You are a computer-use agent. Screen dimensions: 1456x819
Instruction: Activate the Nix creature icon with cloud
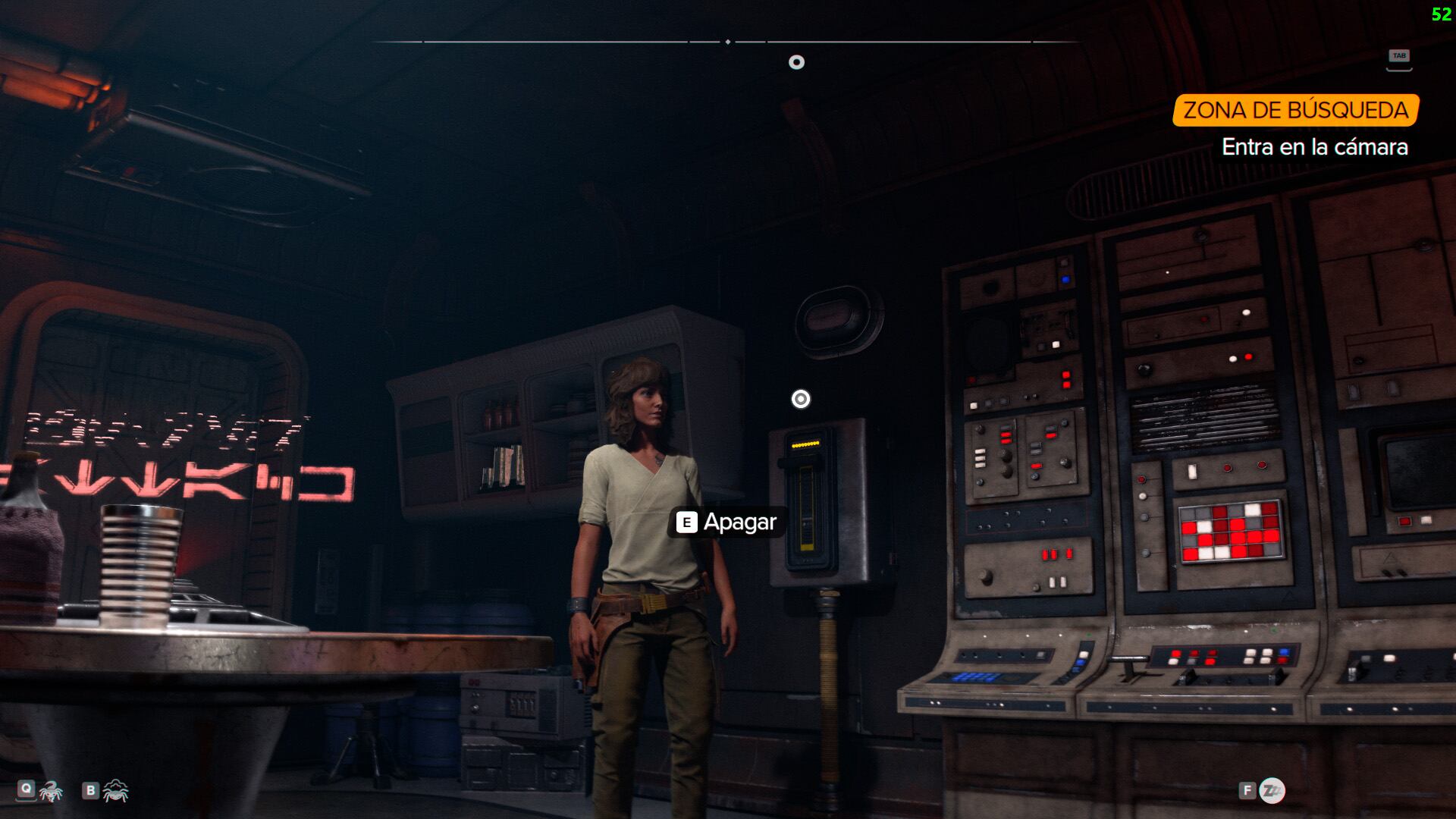click(x=115, y=791)
